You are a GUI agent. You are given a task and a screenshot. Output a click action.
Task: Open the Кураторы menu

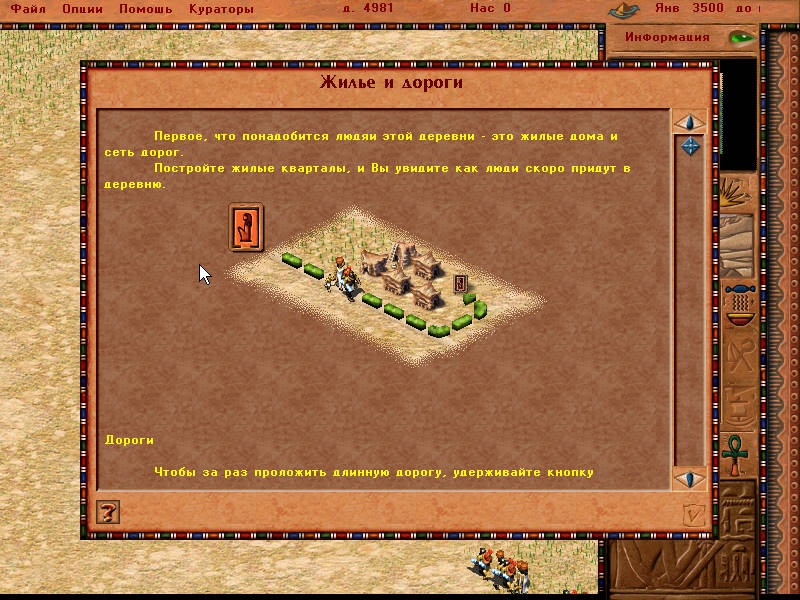pos(219,9)
